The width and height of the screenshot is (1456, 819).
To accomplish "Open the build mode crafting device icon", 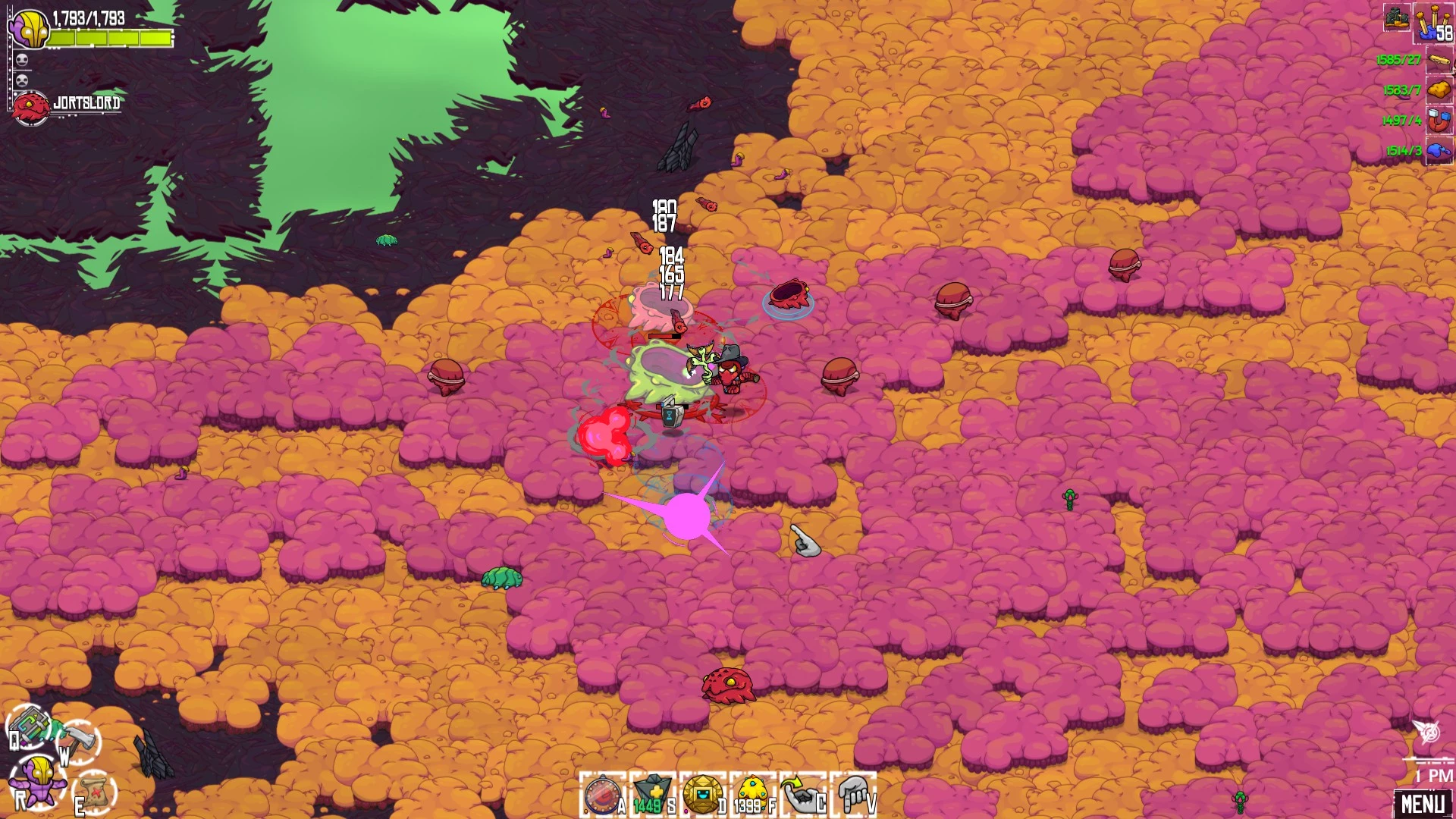I will [30, 726].
